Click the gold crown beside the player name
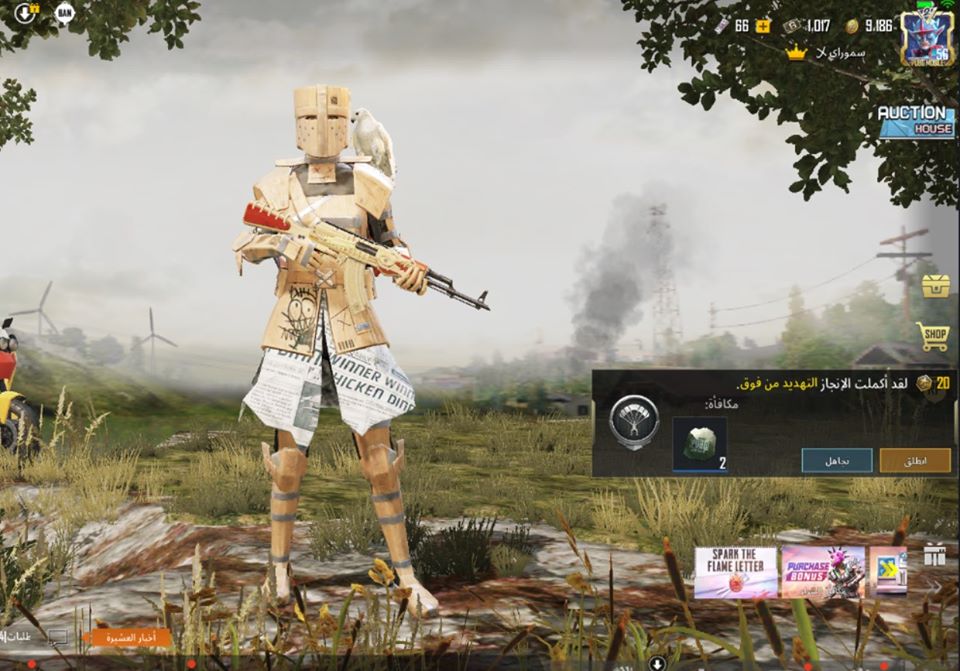The height and width of the screenshot is (671, 960). [796, 52]
